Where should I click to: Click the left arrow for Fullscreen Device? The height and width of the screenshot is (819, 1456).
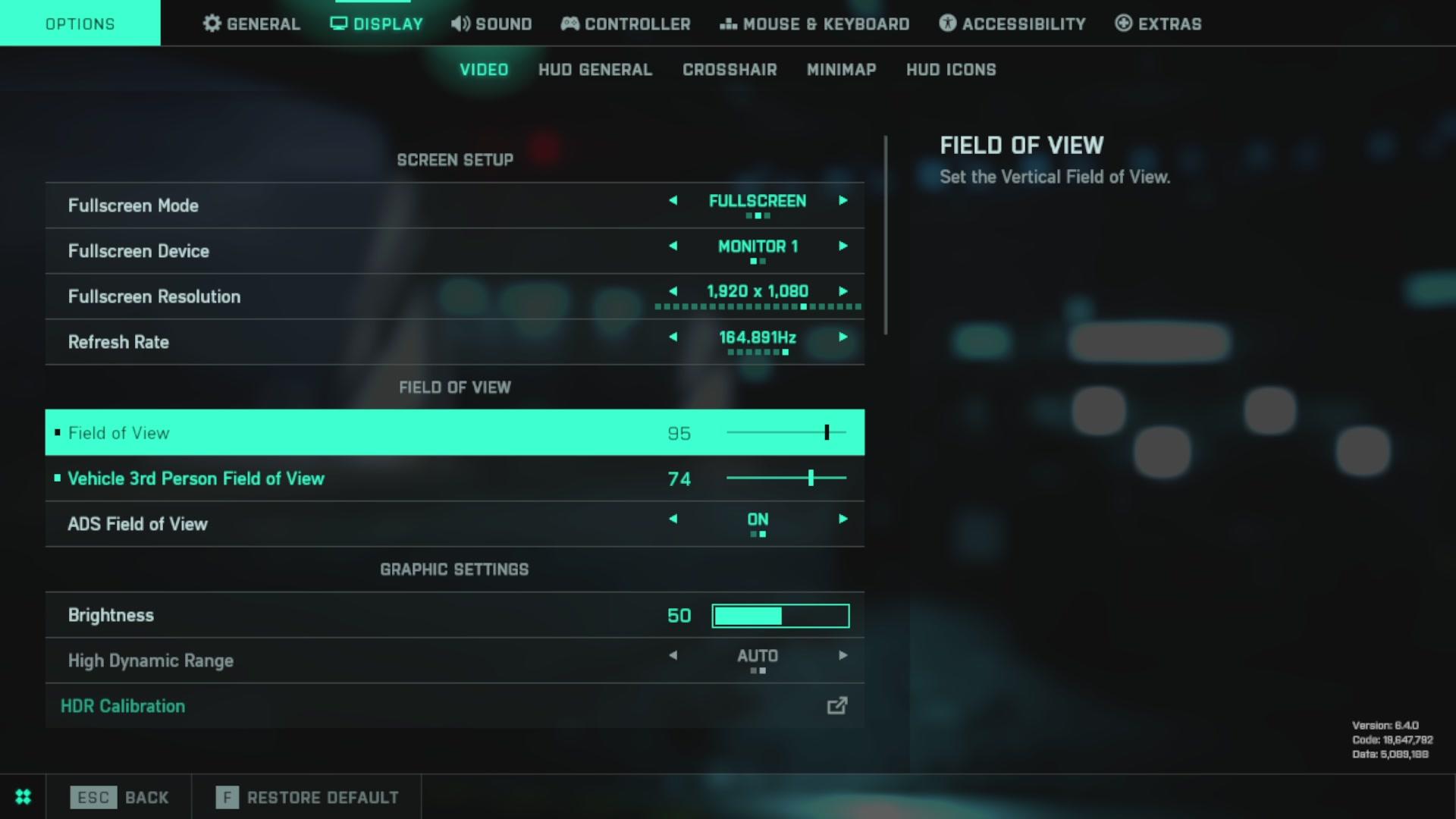tap(673, 246)
